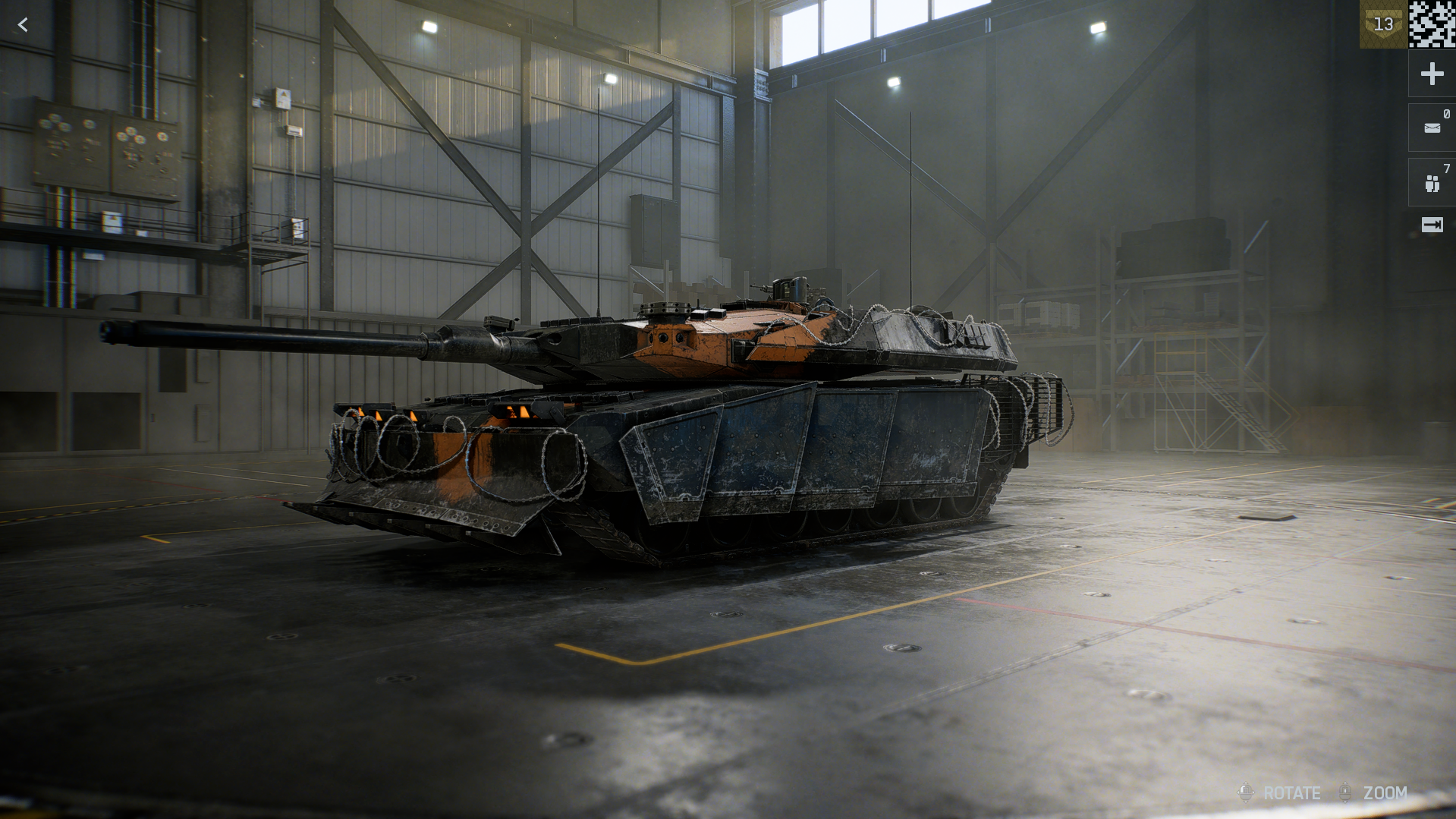Open the mail envelope inbox
1456x819 pixels.
[x=1432, y=128]
